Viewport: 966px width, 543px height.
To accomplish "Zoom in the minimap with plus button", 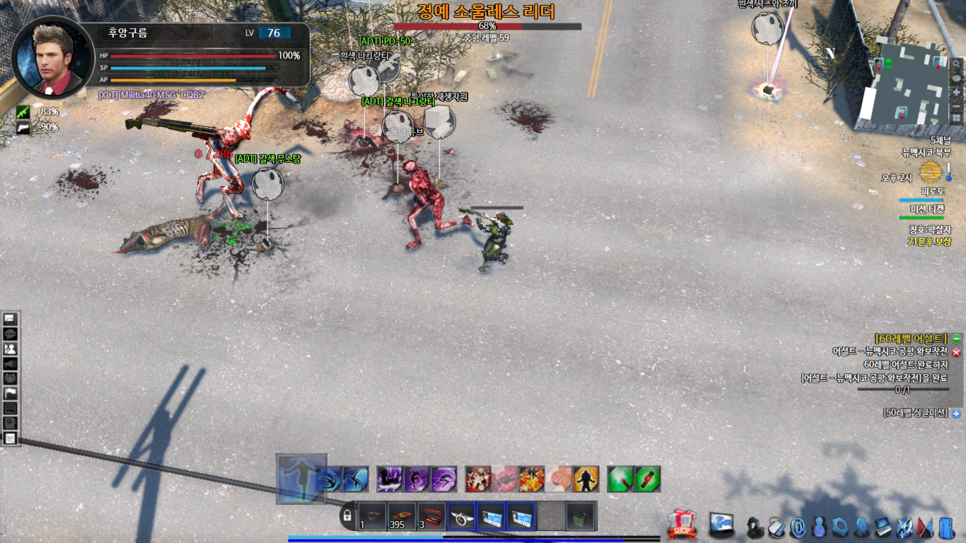I will (x=956, y=92).
